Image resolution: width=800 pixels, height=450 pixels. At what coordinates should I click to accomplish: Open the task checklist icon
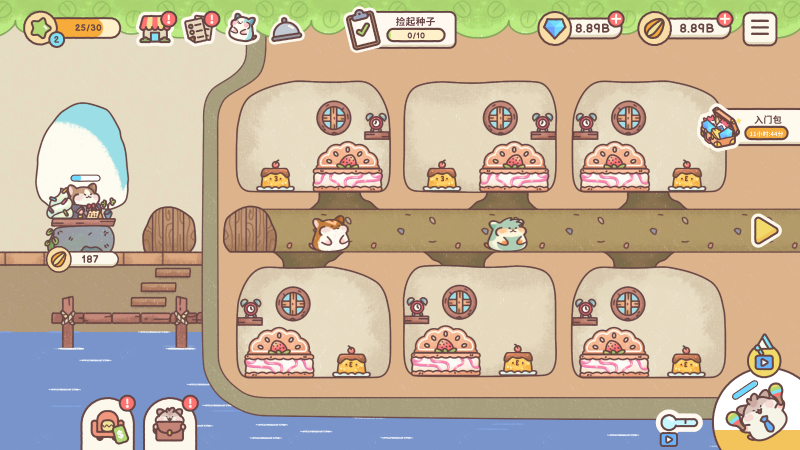coord(199,28)
